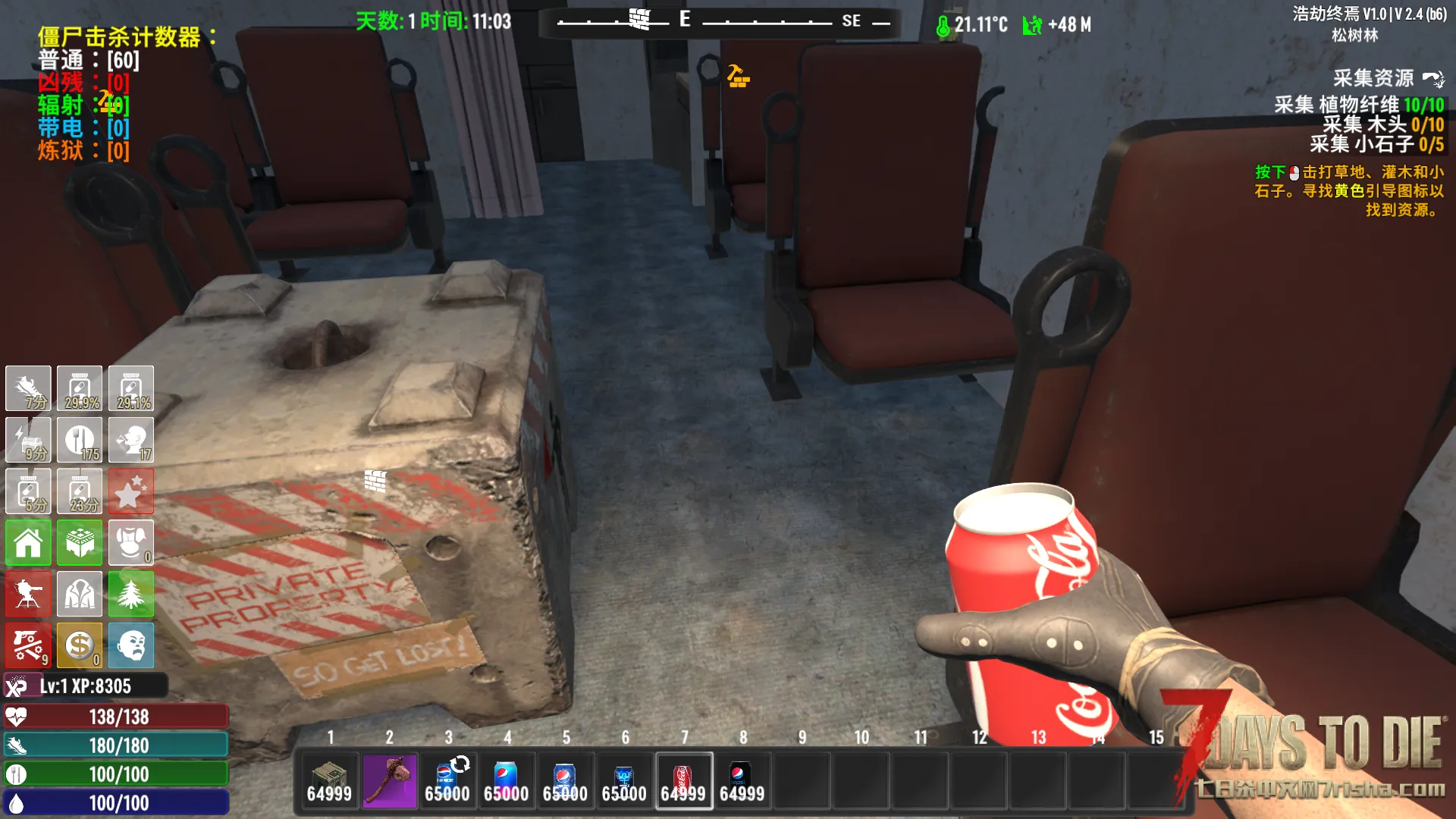
Task: Select the stone axe in the purple slot
Action: [x=389, y=780]
